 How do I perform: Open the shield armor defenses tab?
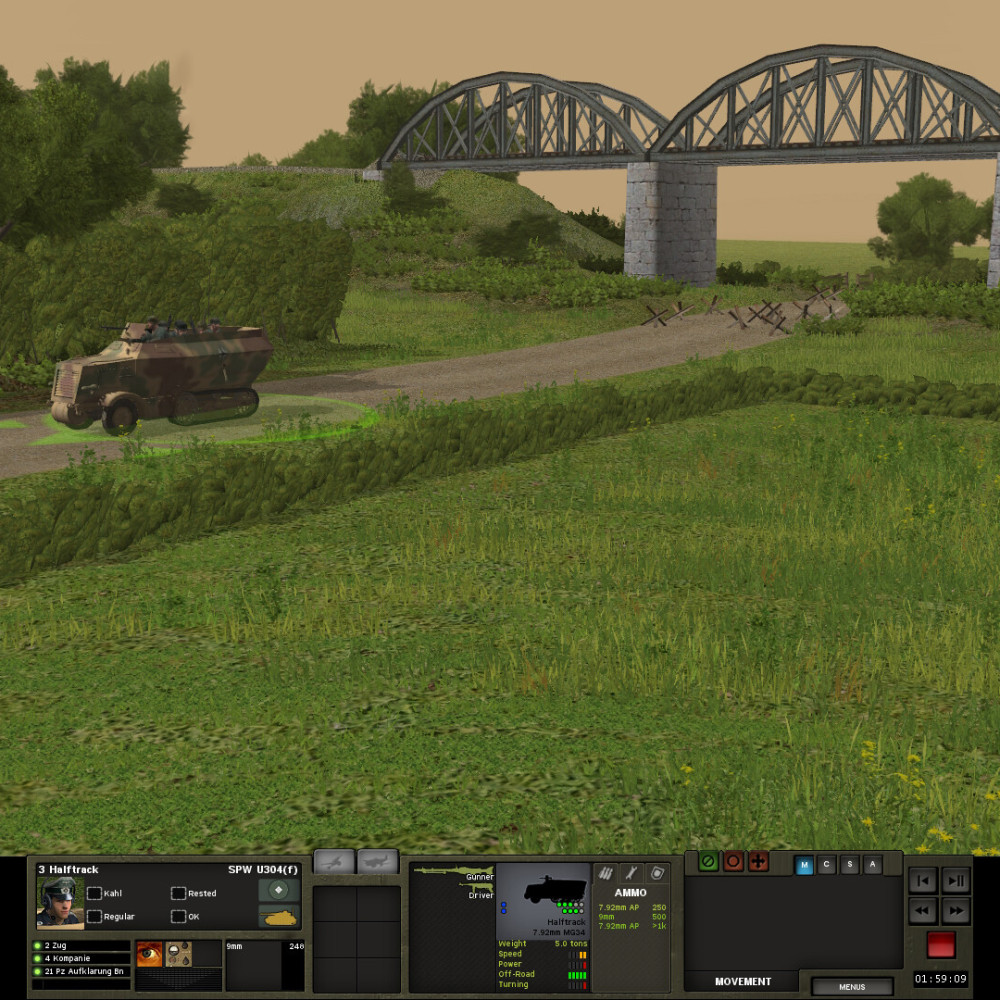pos(657,873)
